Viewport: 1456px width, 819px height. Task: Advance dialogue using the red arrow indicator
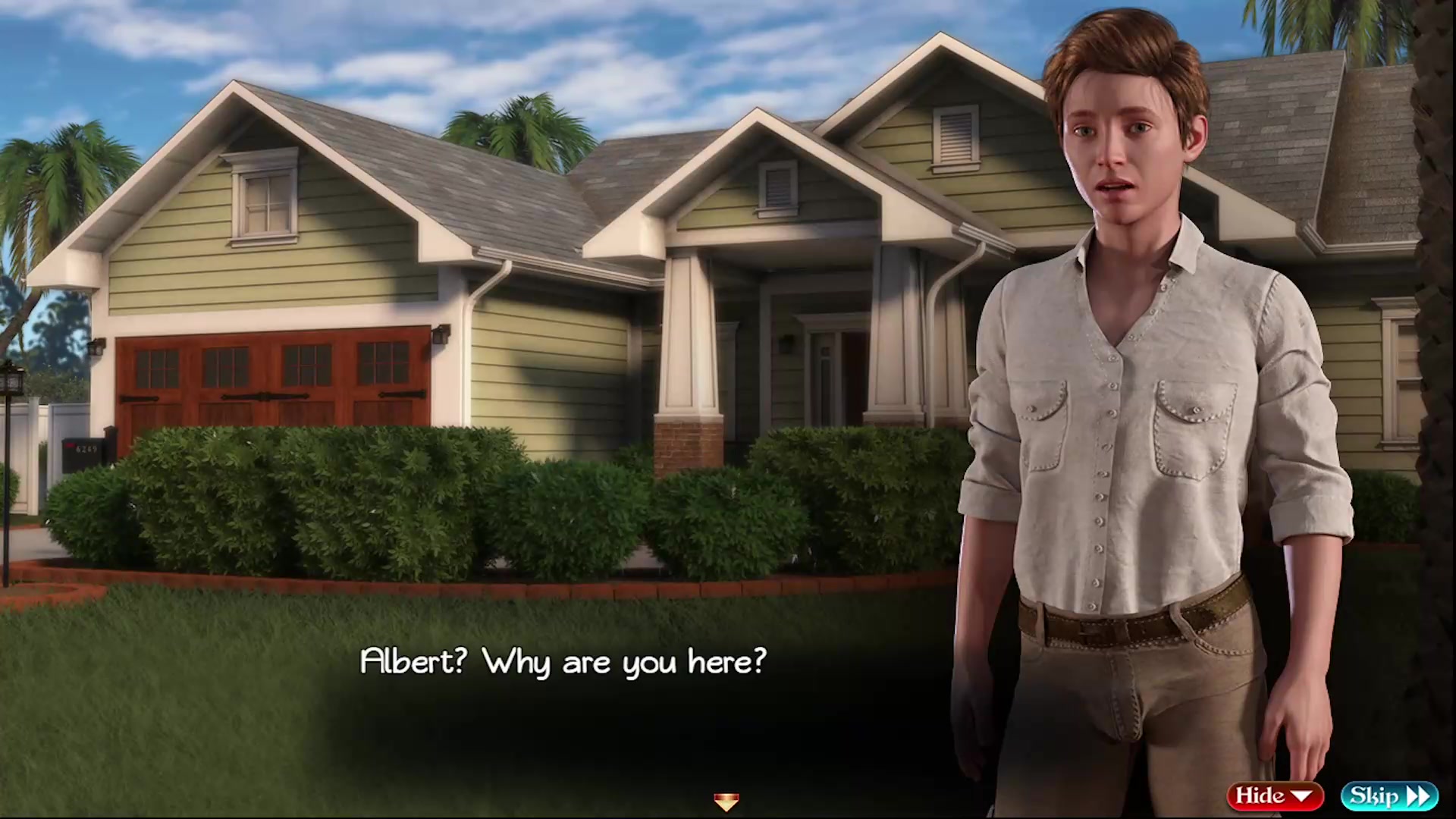[x=726, y=802]
